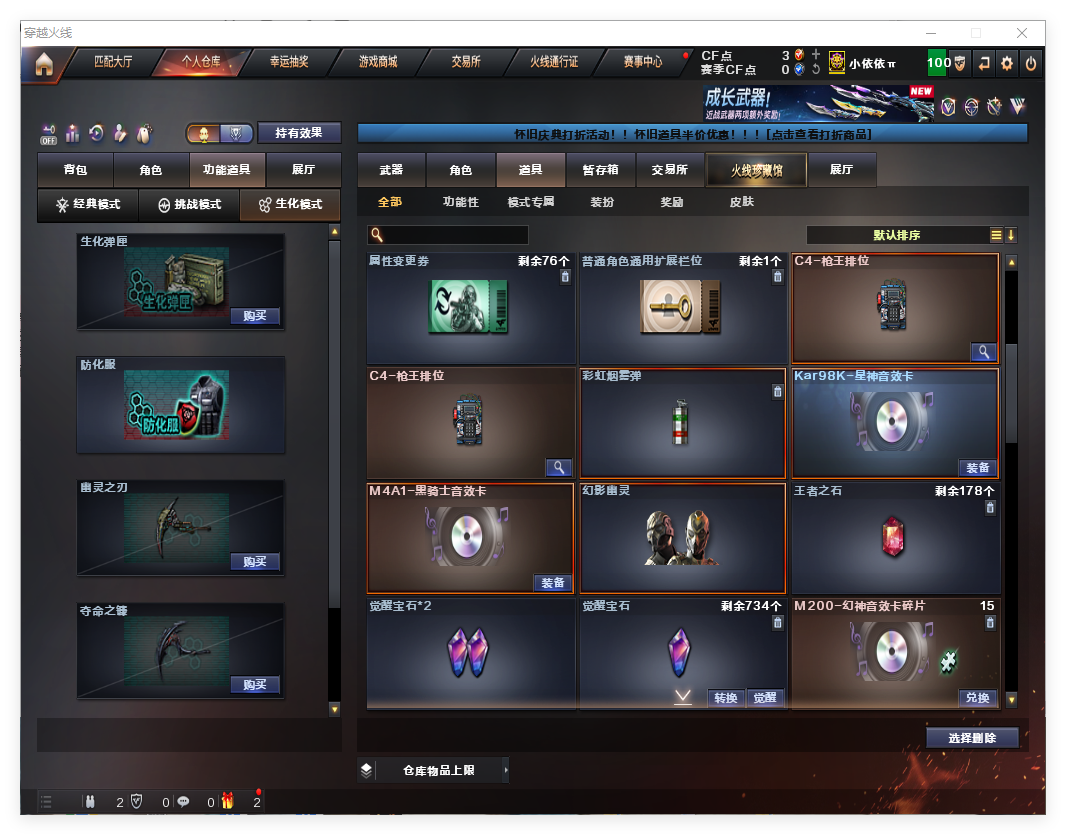The width and height of the screenshot is (1066, 835).
Task: Buy the 幽灵之刃 blade
Action: [x=254, y=562]
